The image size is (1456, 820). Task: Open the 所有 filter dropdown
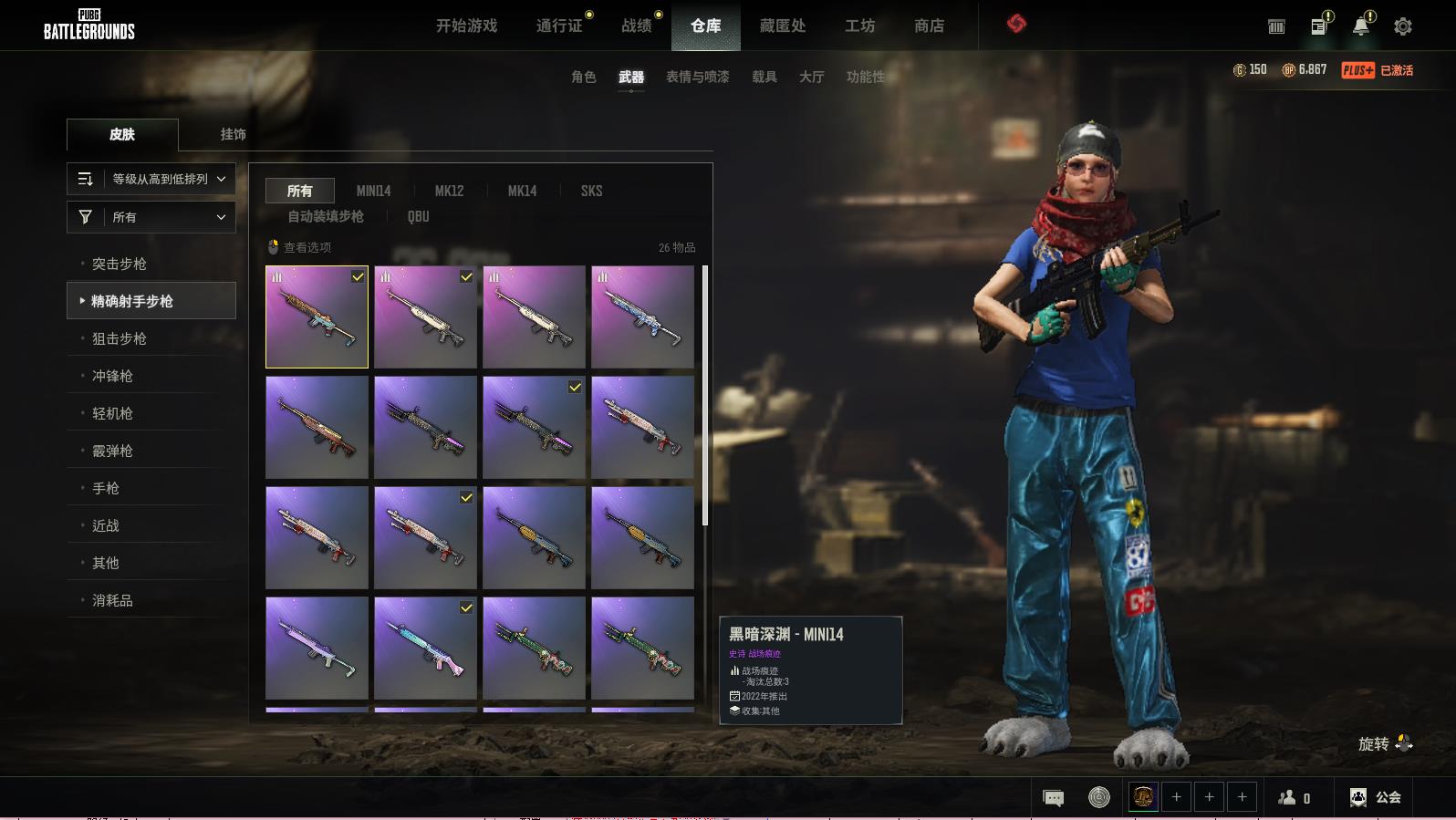pyautogui.click(x=151, y=217)
